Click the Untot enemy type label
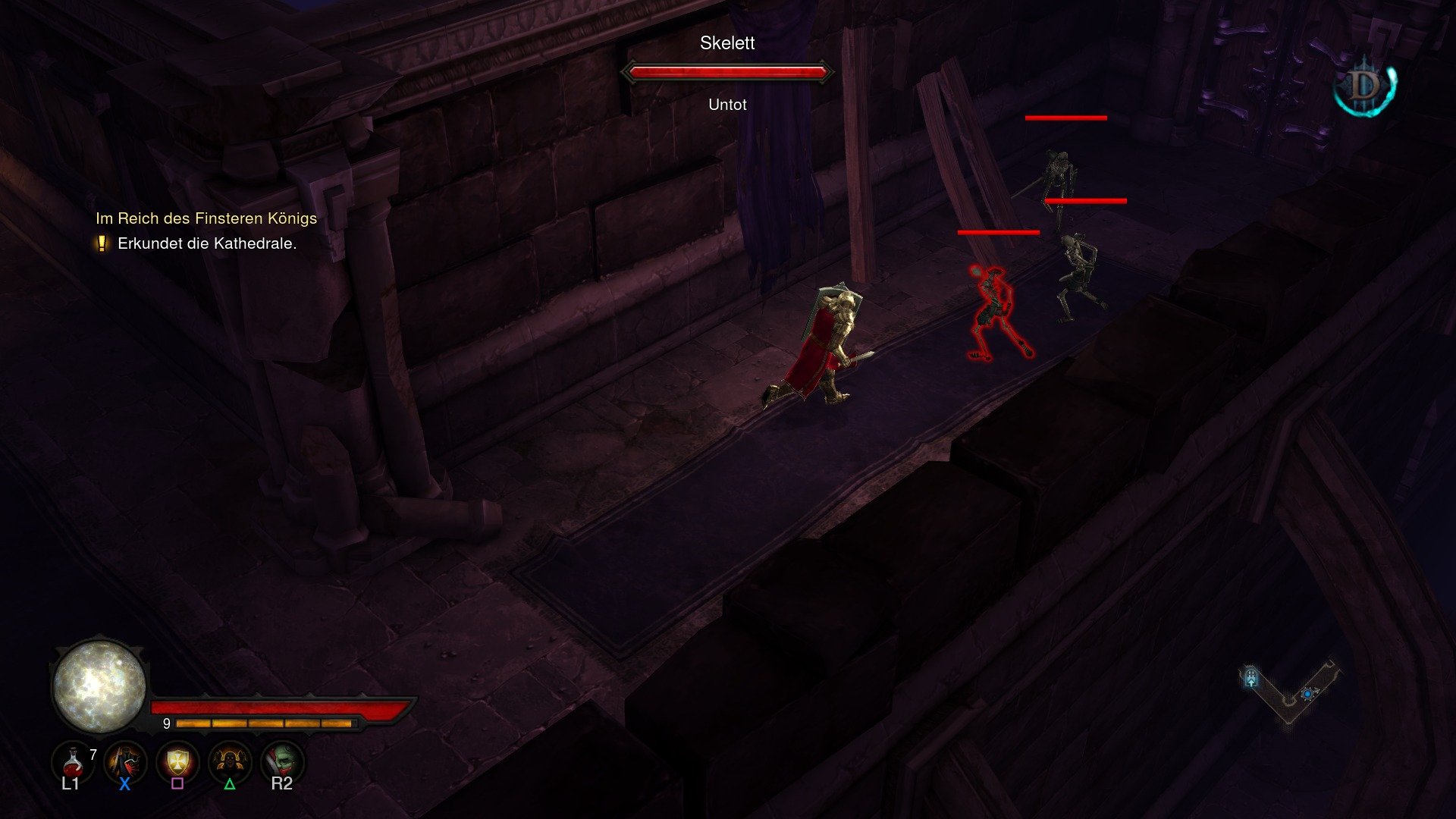 726,105
